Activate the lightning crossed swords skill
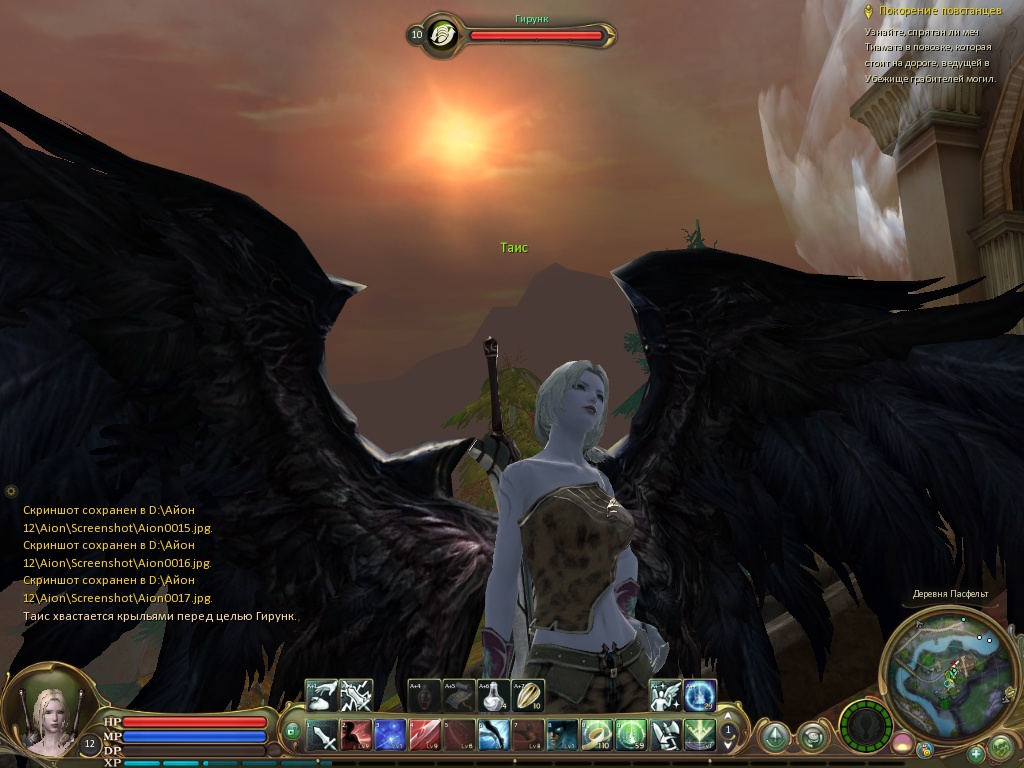Screen dimensions: 1024x768 (x=356, y=695)
